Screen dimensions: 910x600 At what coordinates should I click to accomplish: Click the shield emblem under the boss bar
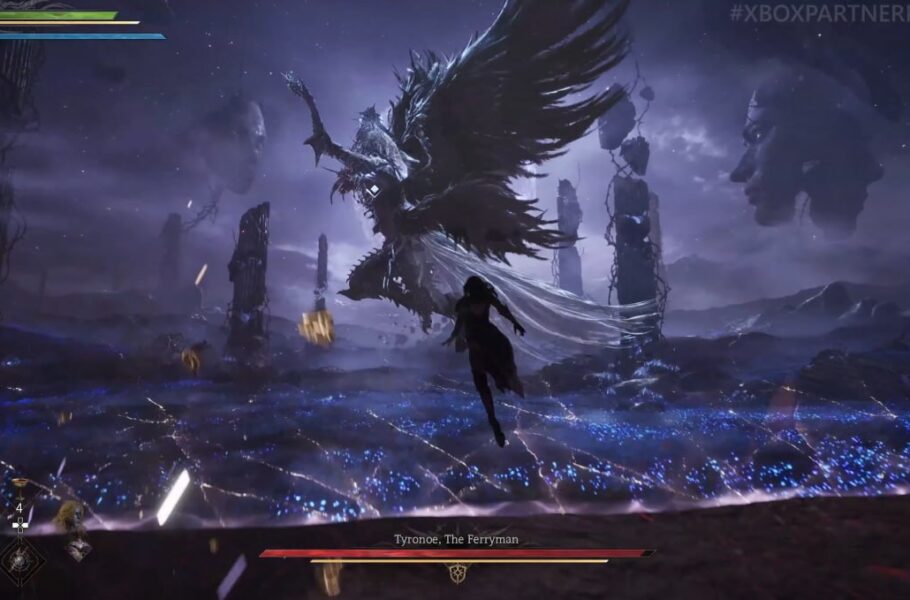457,573
